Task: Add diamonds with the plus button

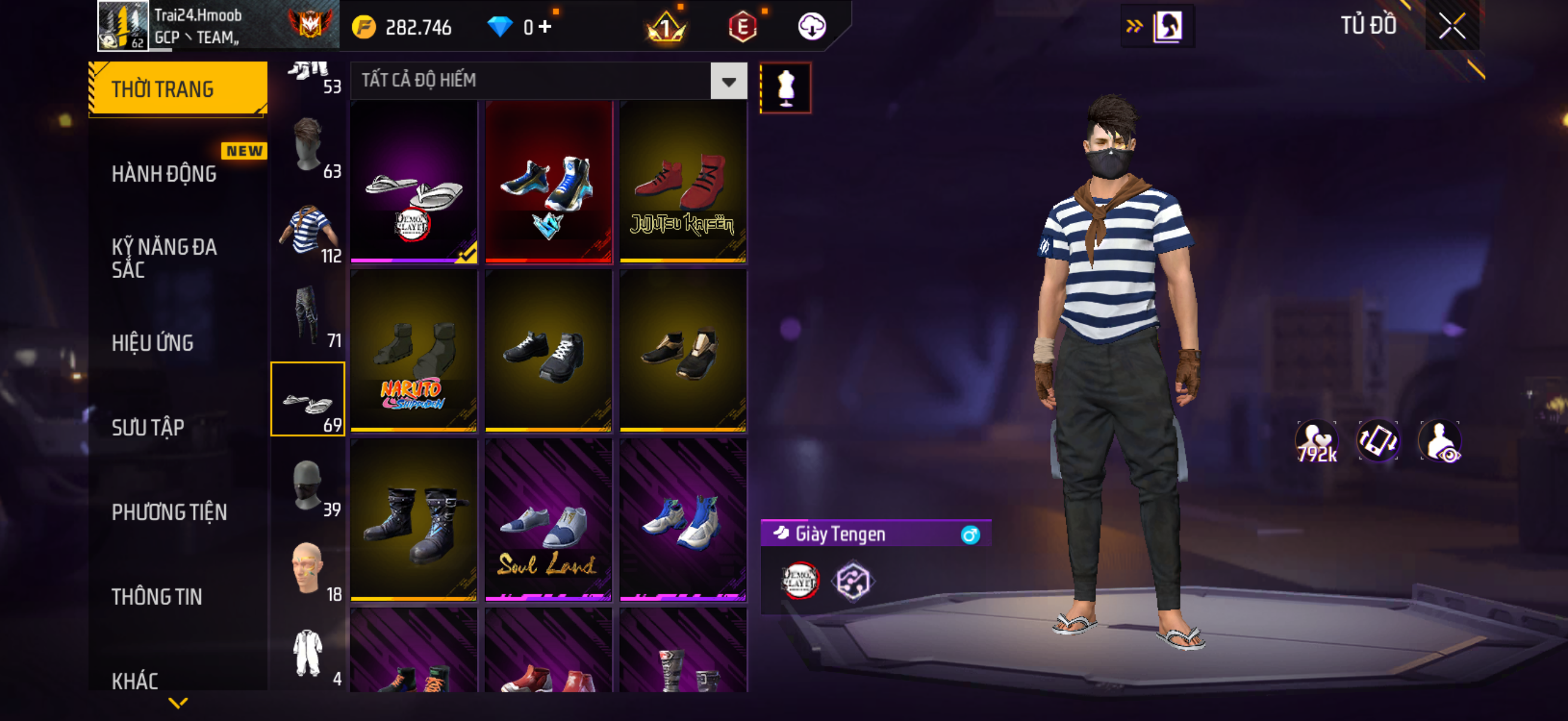Action: 545,26
